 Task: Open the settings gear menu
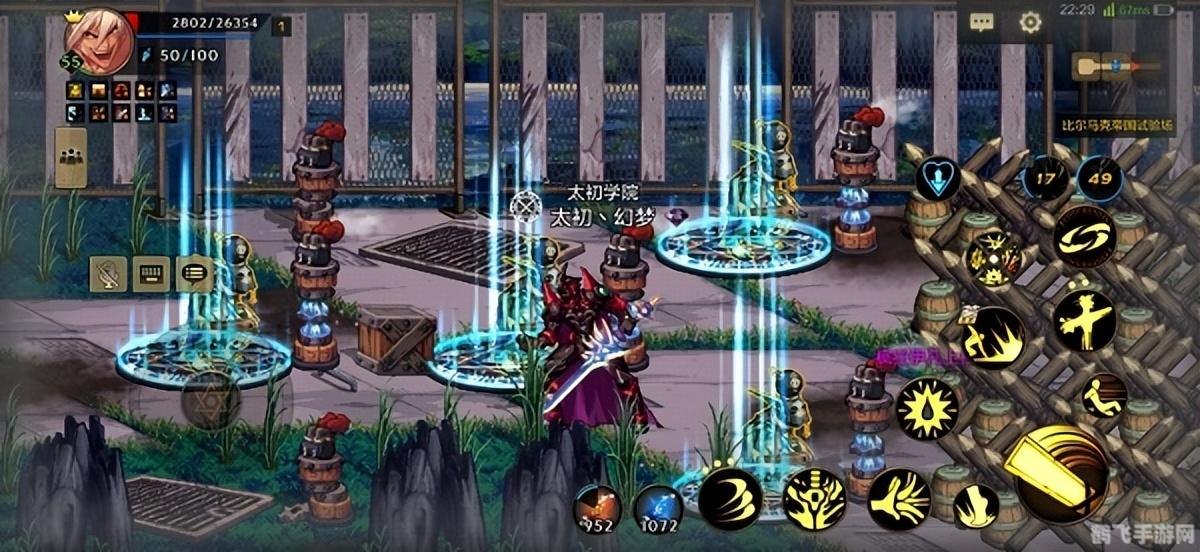1030,23
